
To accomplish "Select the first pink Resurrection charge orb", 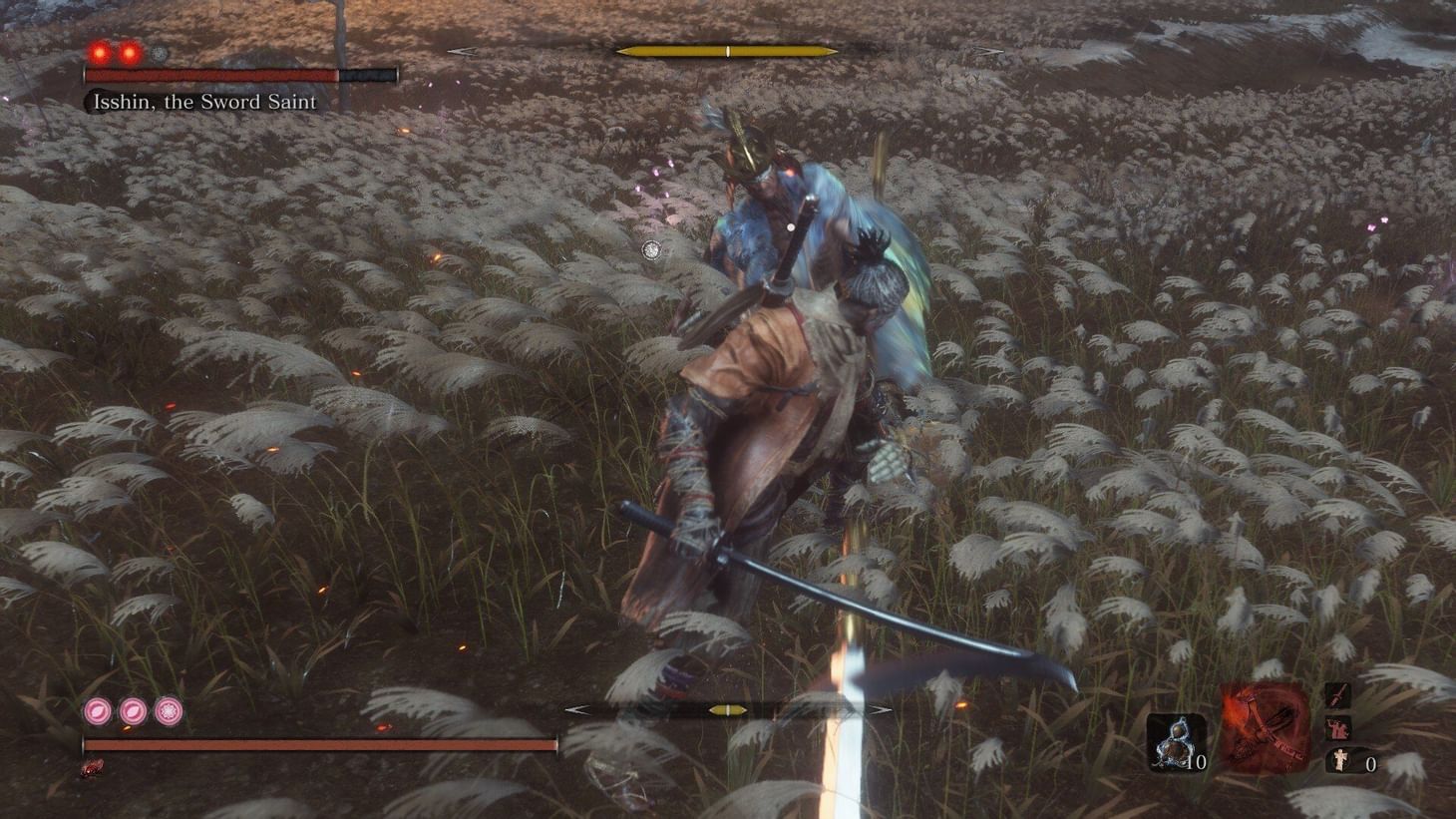I will (x=97, y=711).
